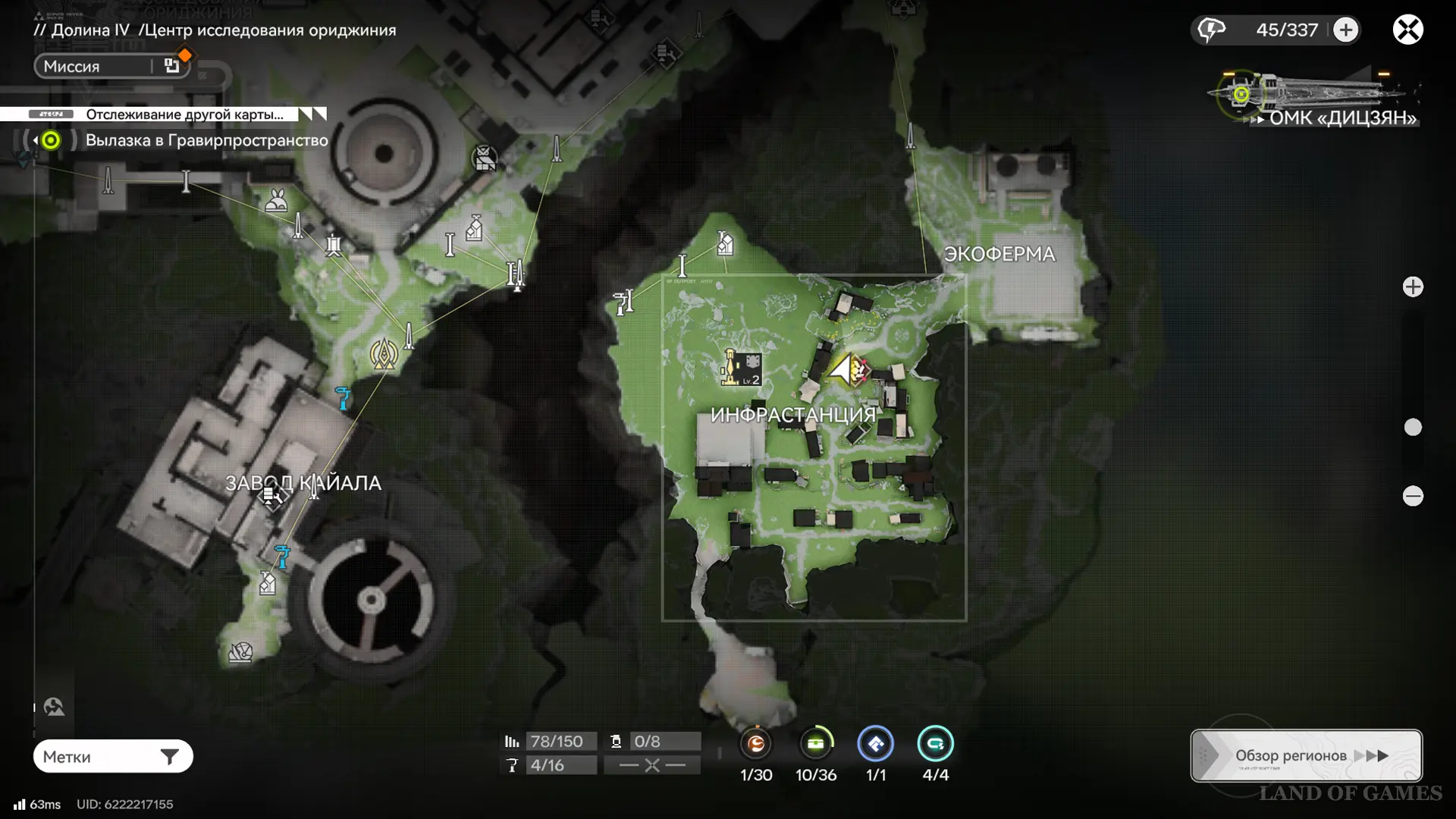
Task: Click the teal counter icon 4/4
Action: [x=935, y=744]
